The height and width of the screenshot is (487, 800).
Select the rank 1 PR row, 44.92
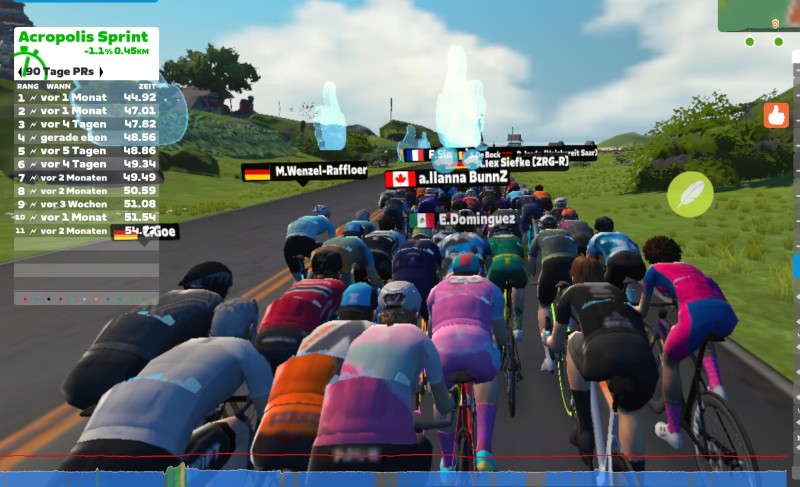pyautogui.click(x=87, y=98)
